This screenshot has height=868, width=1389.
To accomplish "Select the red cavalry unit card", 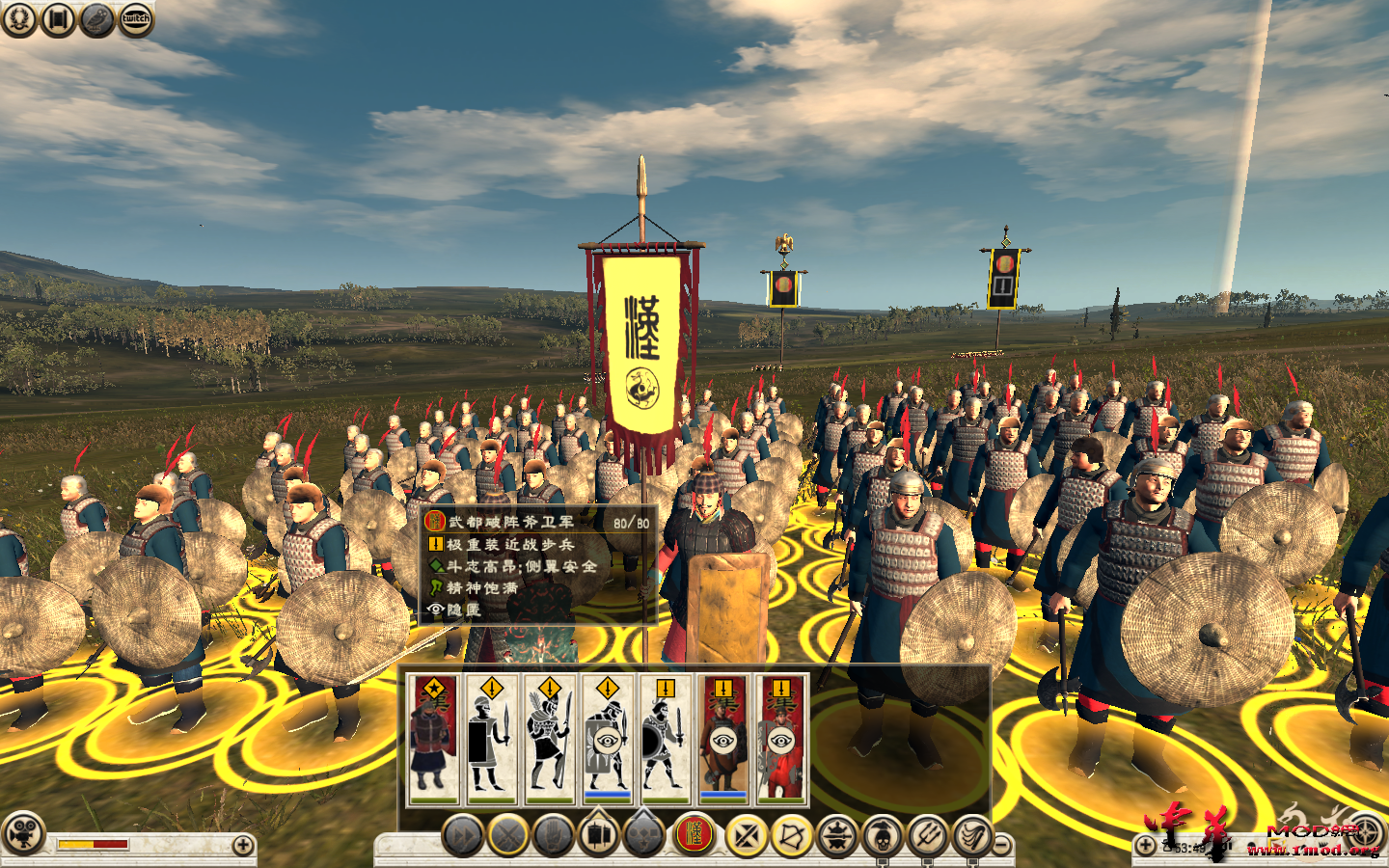I will click(781, 739).
